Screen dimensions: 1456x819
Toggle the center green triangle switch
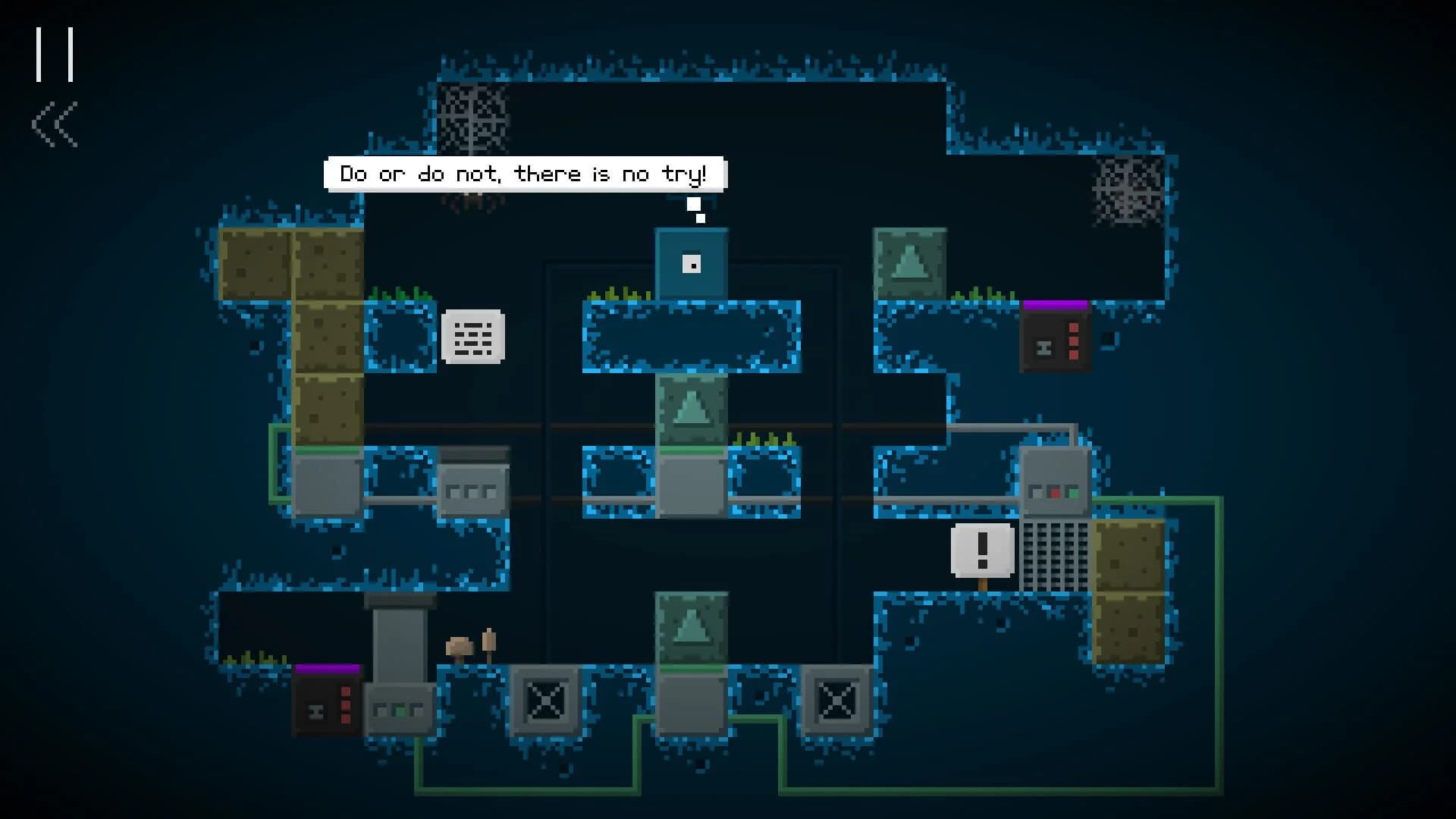[692, 409]
